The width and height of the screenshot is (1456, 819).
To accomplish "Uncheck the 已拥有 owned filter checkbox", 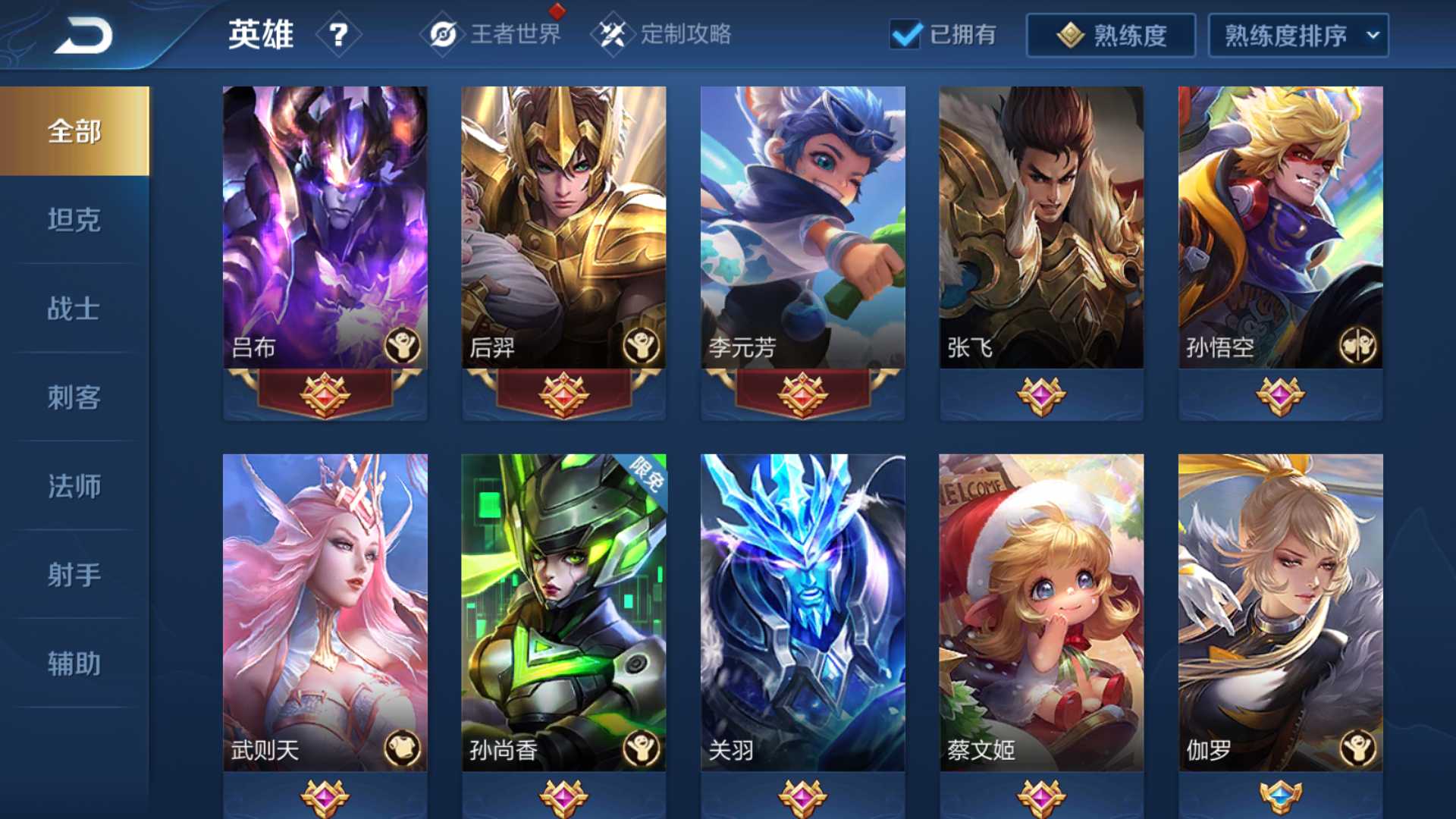I will point(907,34).
